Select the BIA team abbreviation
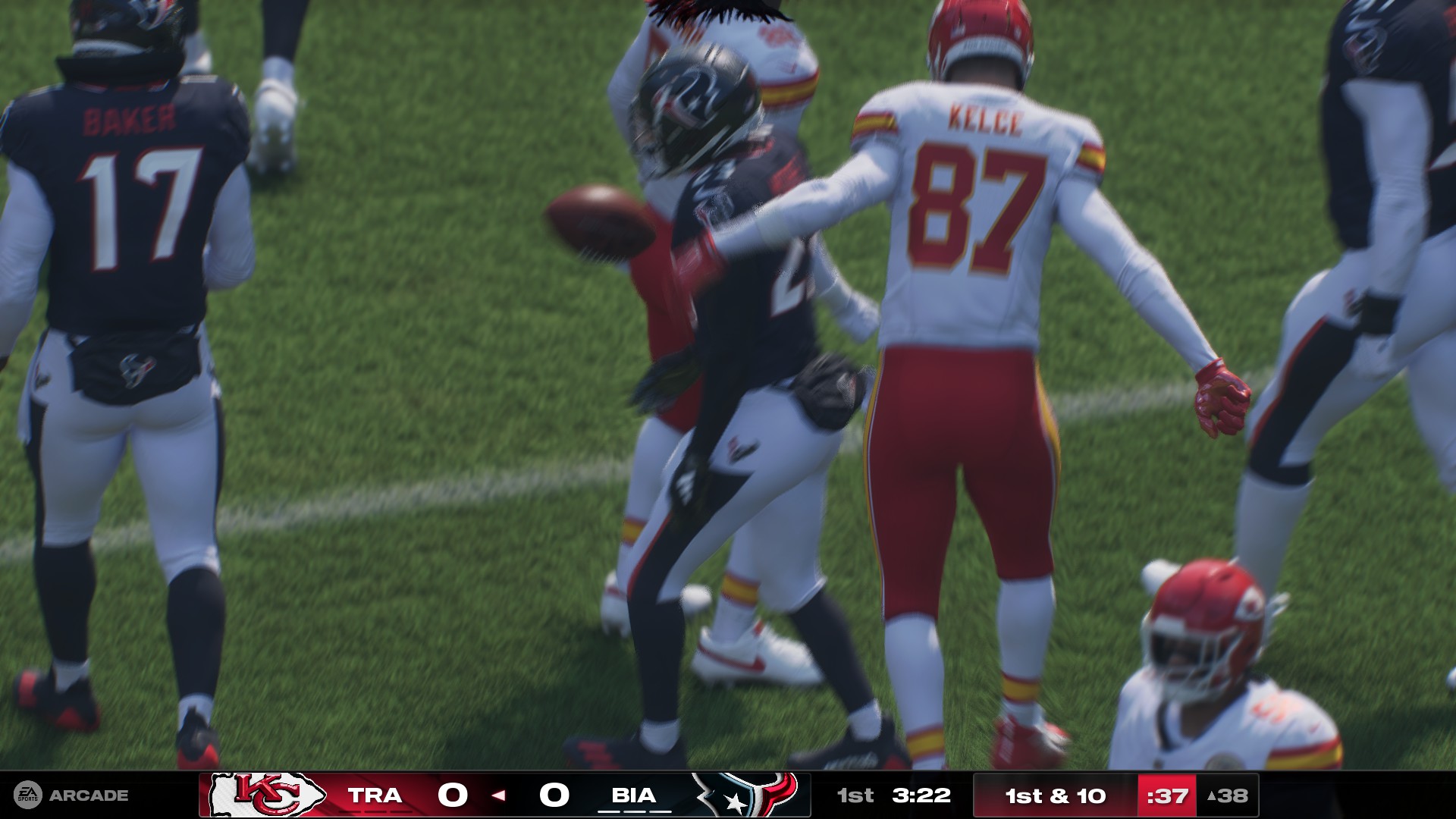Screen dimensions: 1456x819 click(635, 796)
